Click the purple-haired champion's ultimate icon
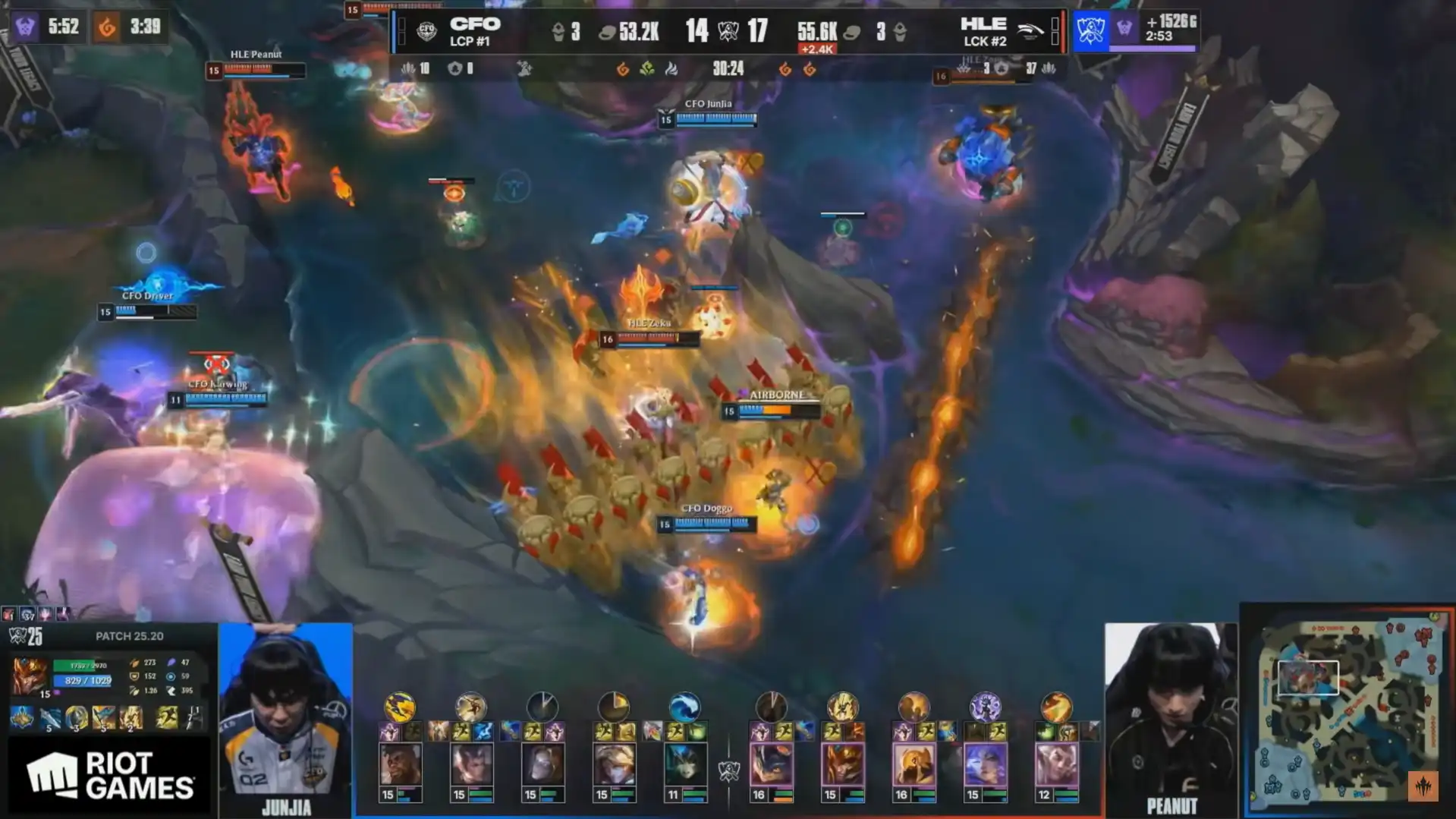Screen dimensions: 1456x819 click(985, 707)
